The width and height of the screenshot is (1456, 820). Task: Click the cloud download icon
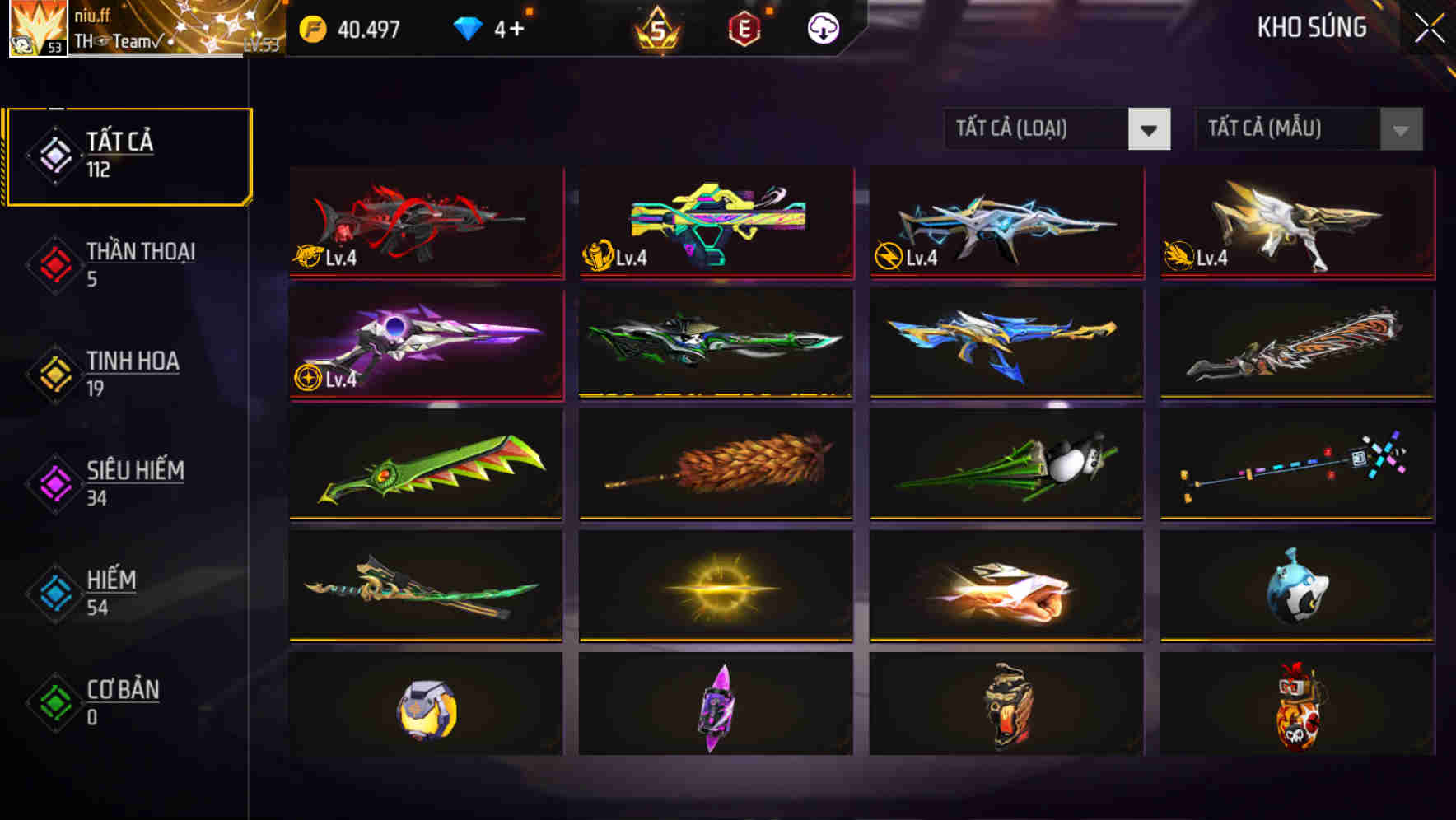(x=823, y=27)
